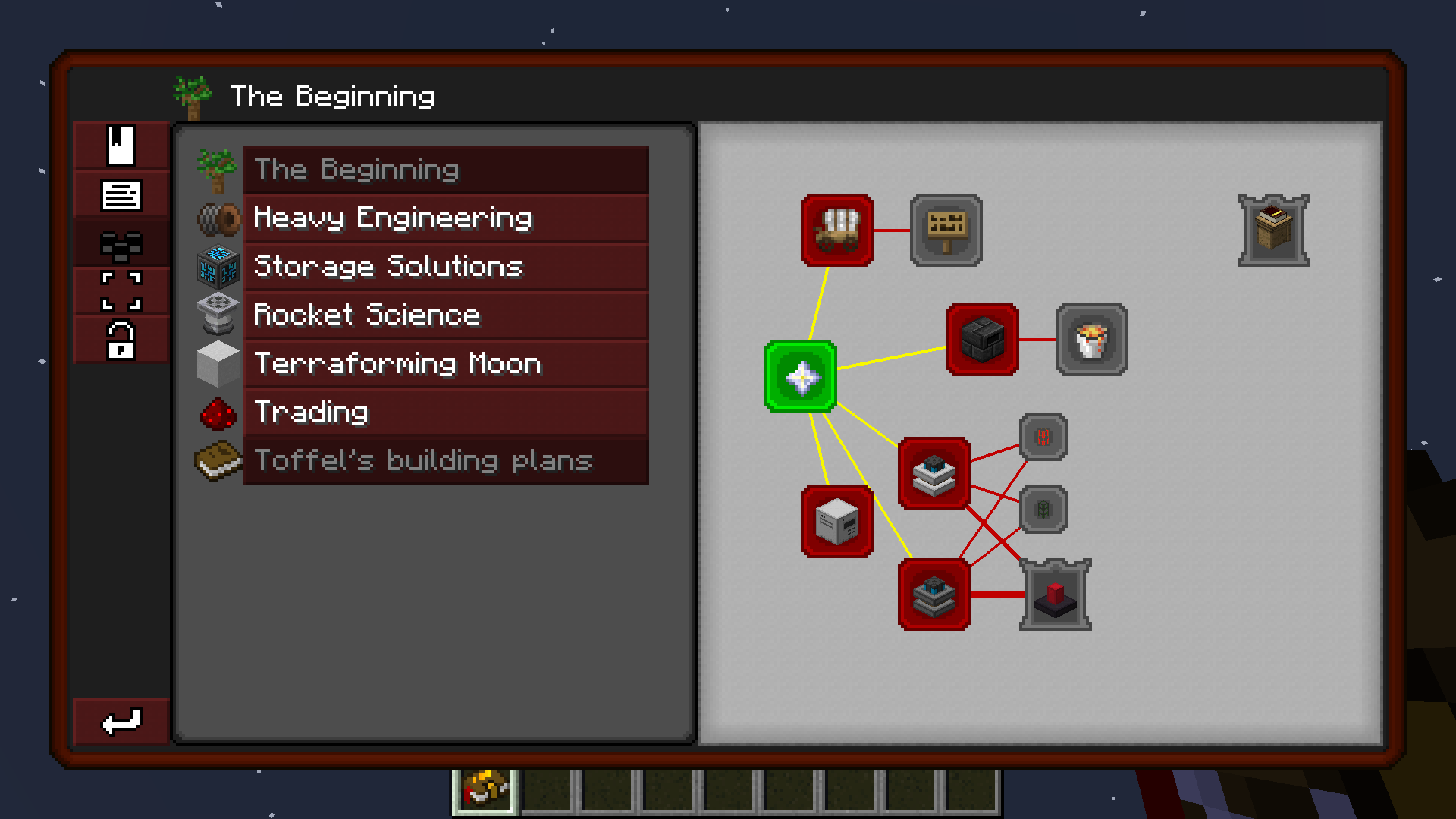The image size is (1456, 819).
Task: Select the stone bricks quest node
Action: (x=981, y=339)
